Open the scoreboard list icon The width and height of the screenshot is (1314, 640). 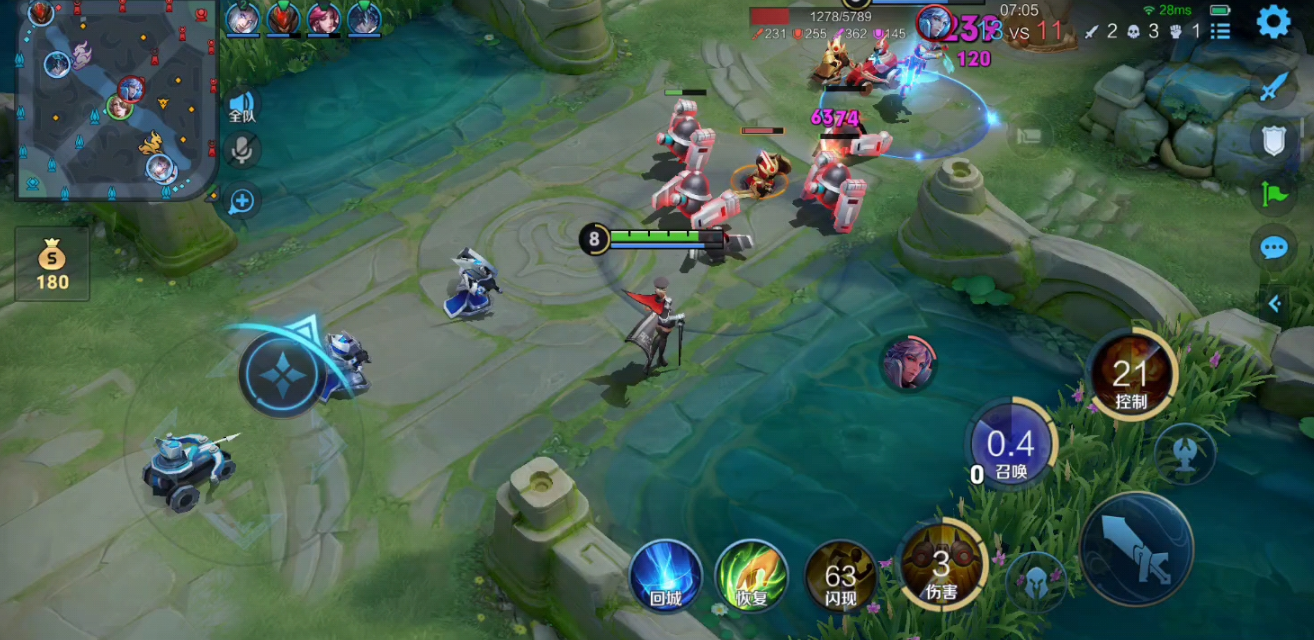tap(1220, 31)
